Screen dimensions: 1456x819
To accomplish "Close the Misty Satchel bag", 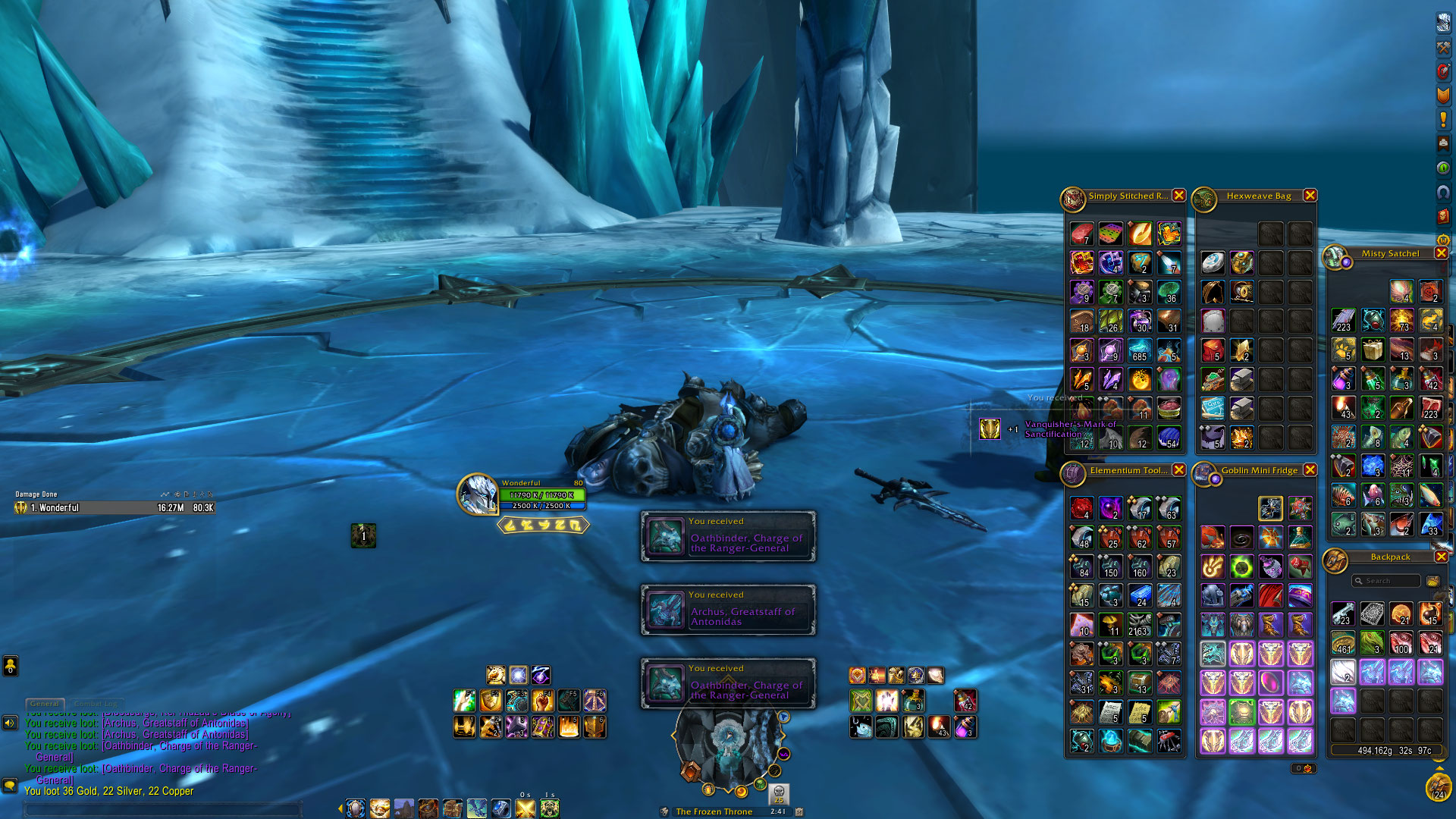I will coord(1441,253).
